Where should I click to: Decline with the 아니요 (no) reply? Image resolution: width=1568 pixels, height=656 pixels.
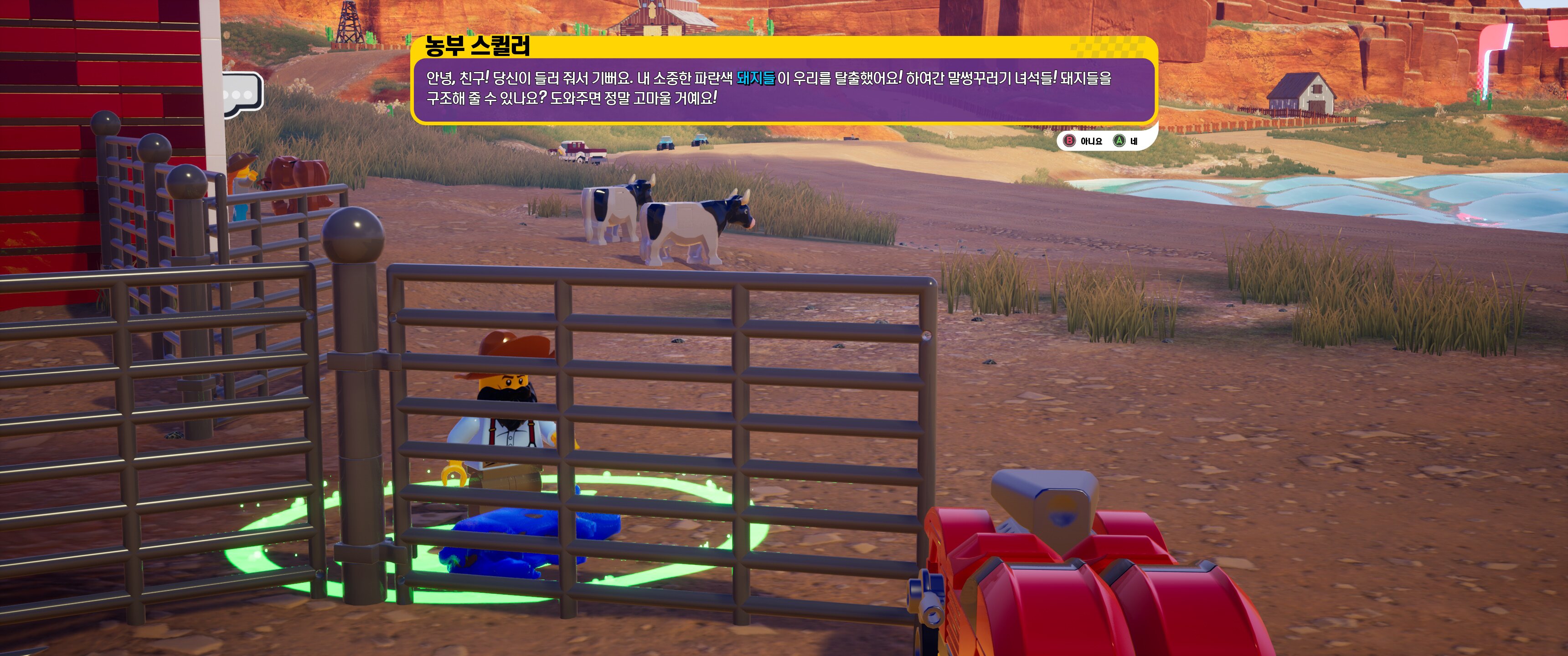tap(1083, 141)
